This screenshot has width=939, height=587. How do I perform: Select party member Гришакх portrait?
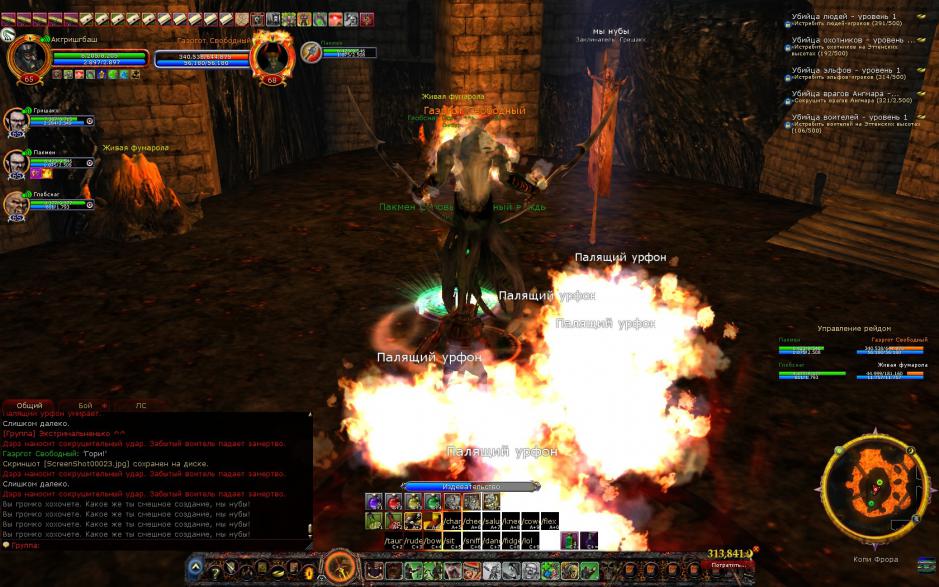point(17,120)
